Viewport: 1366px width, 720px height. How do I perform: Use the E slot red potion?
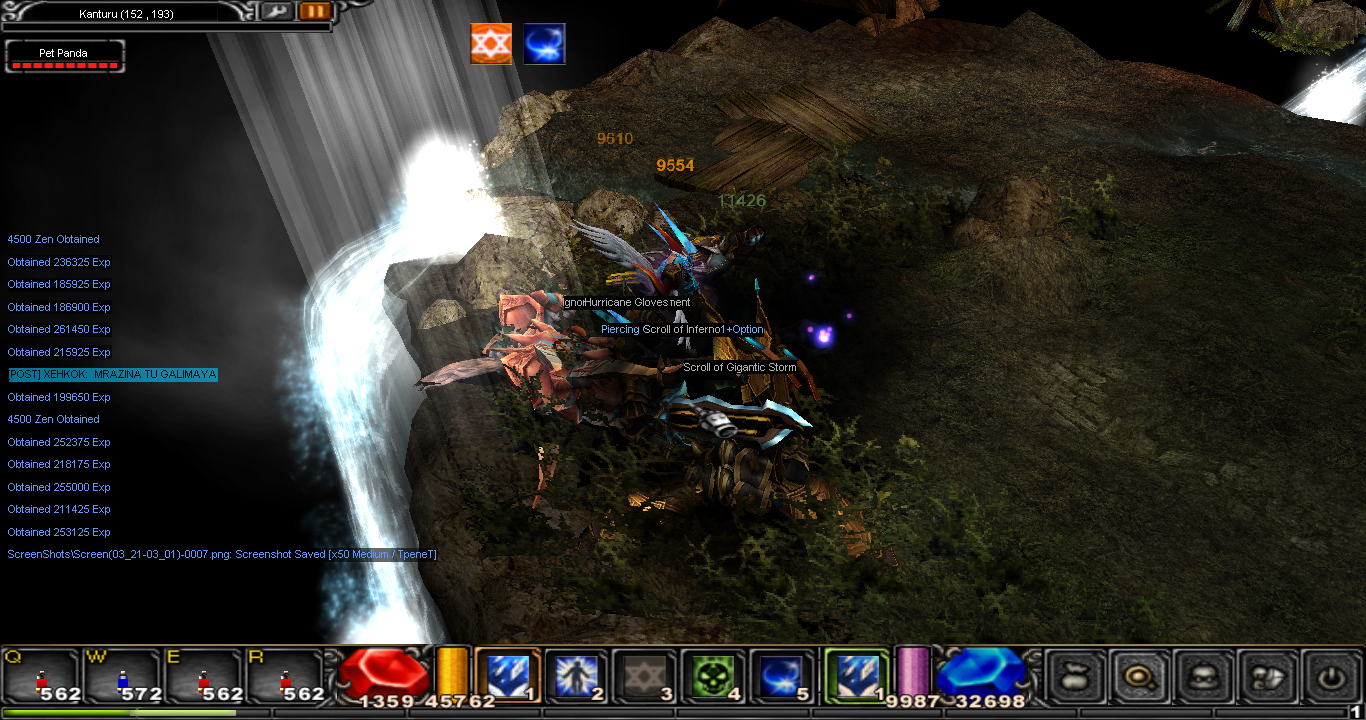(x=204, y=677)
